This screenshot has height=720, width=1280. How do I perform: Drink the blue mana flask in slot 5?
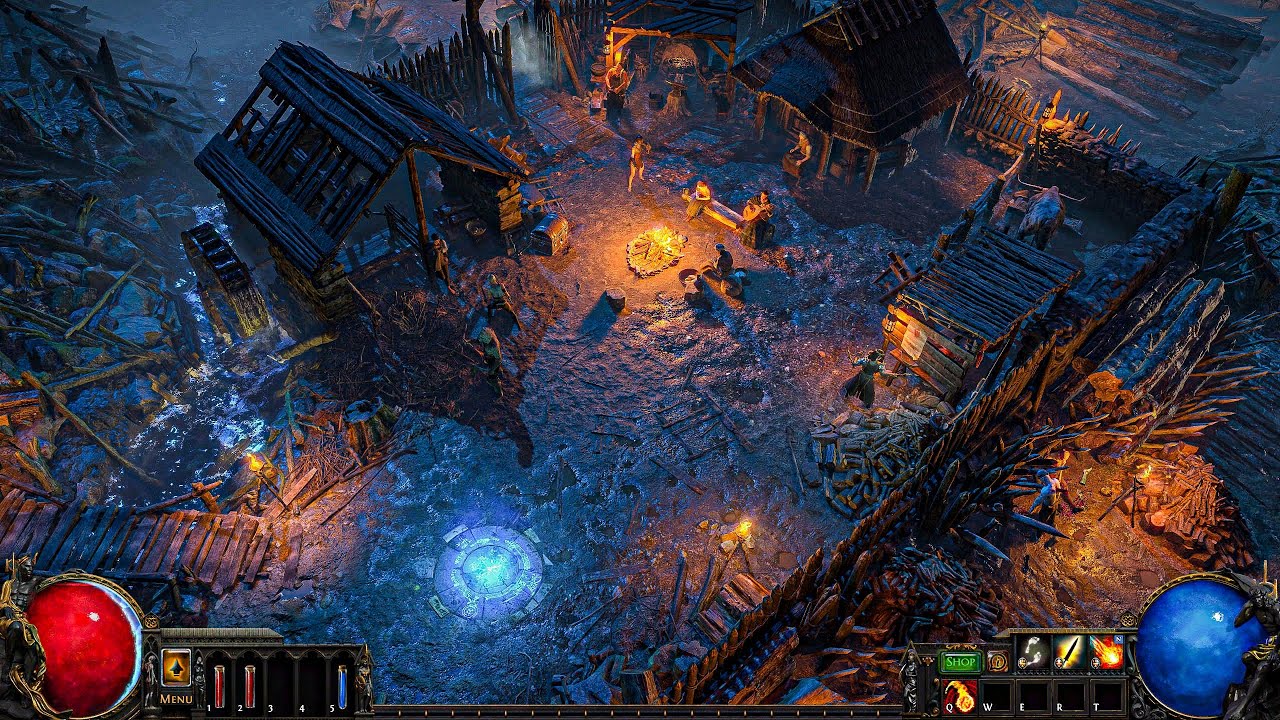(342, 686)
